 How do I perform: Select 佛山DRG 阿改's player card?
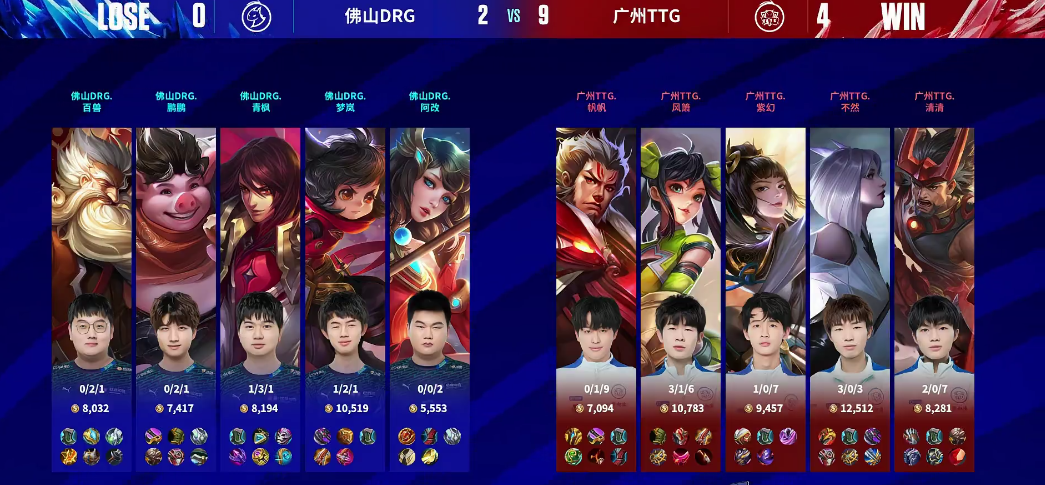pos(429,298)
